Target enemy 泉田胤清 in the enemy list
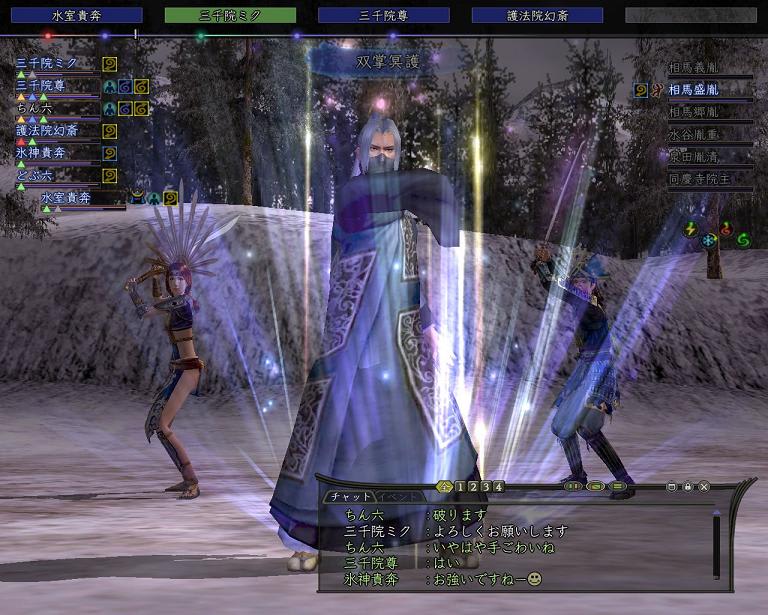This screenshot has height=615, width=768. click(708, 157)
